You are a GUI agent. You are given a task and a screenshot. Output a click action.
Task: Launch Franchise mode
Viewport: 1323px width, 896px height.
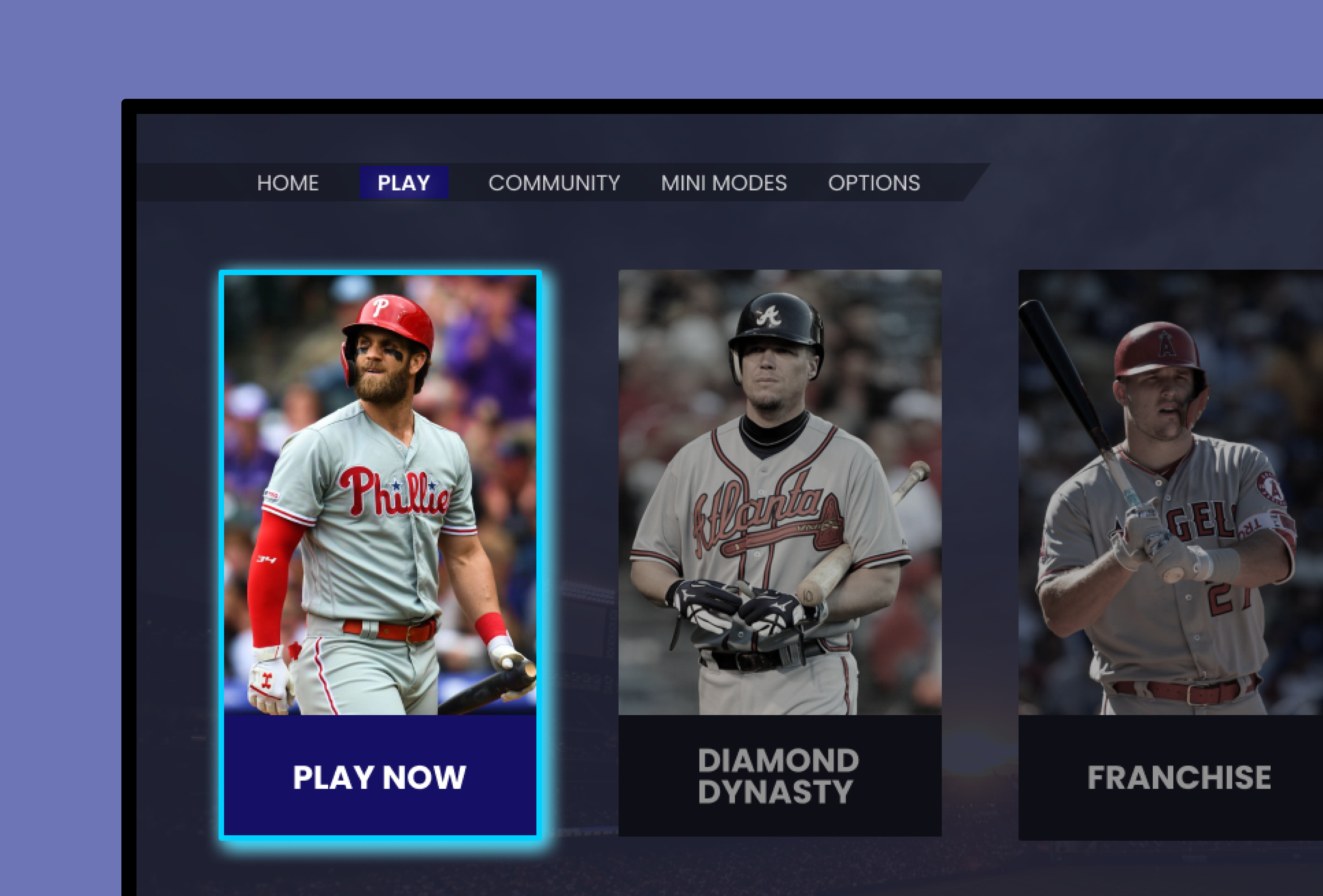[x=1178, y=541]
